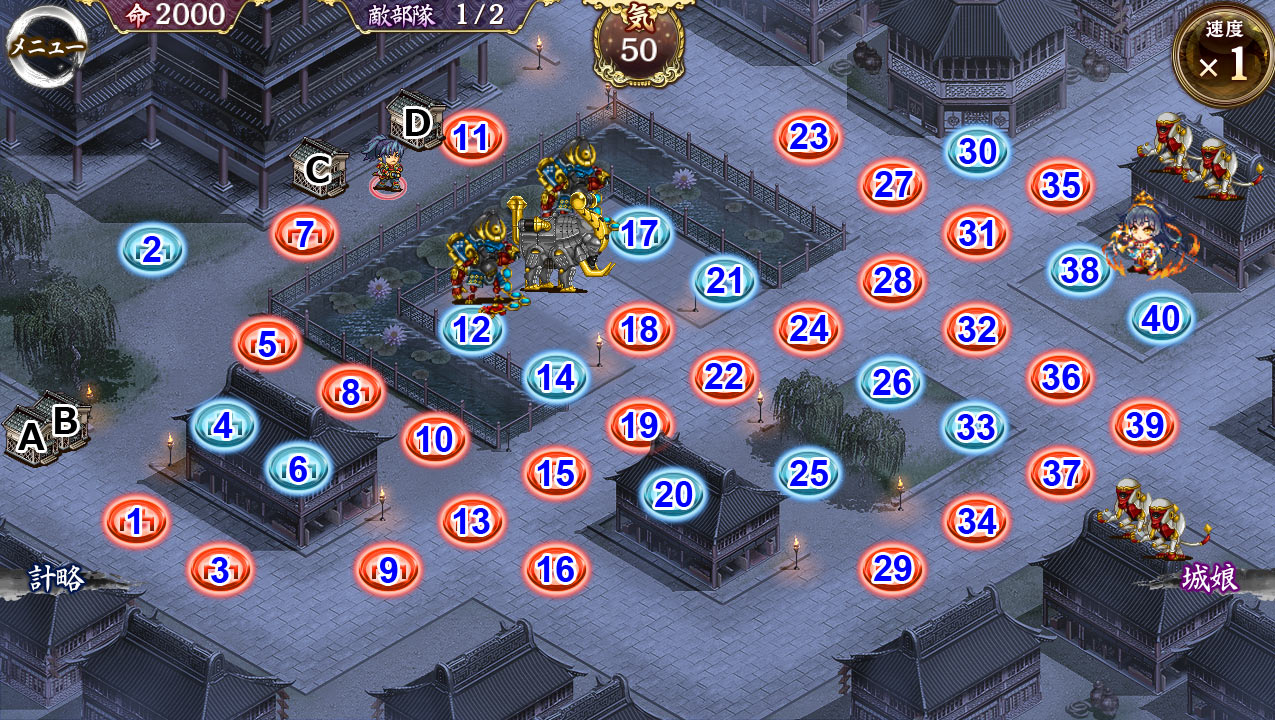This screenshot has height=720, width=1275.
Task: Choose red placement tile 29
Action: click(x=892, y=569)
